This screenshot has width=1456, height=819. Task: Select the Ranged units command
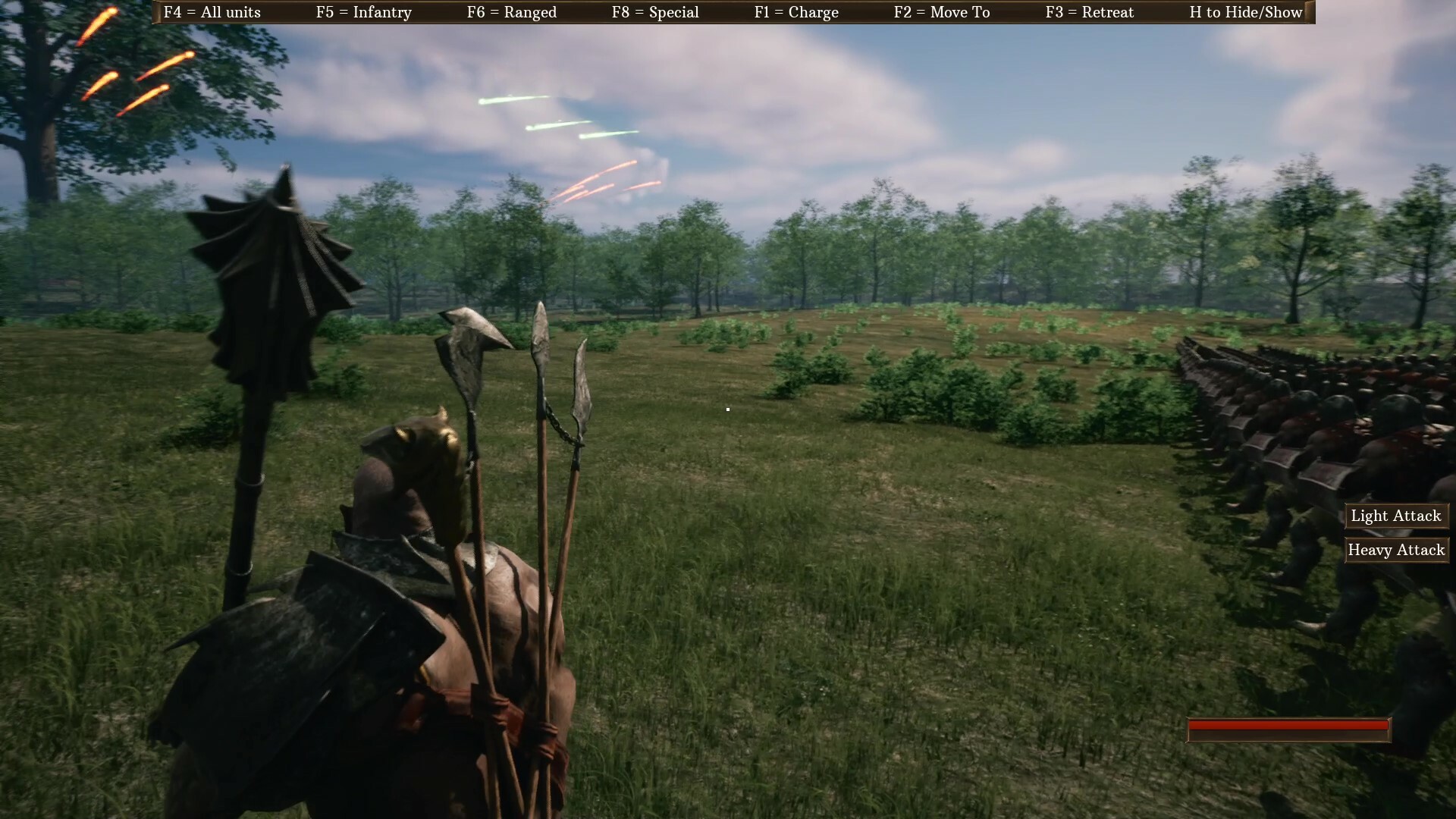[x=510, y=12]
